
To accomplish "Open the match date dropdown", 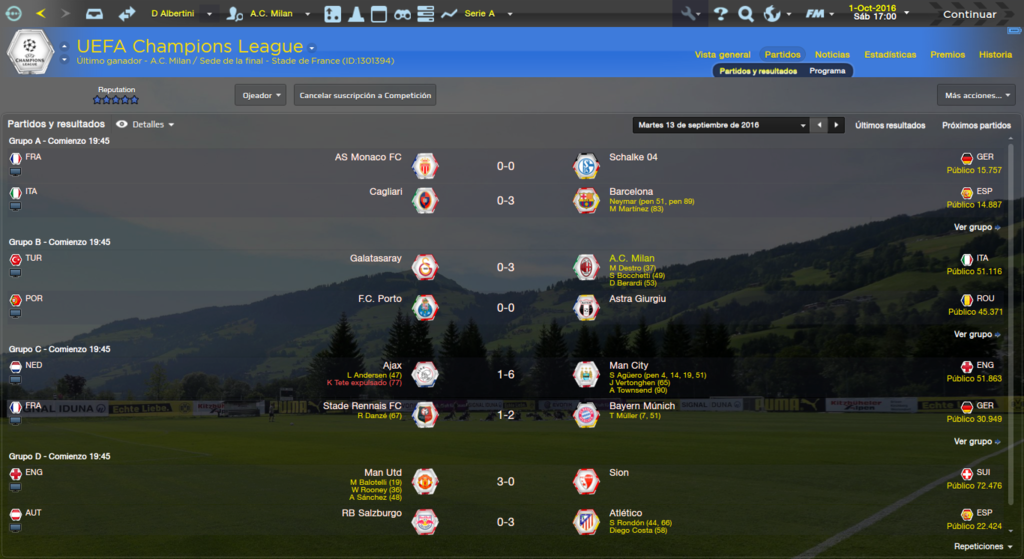I will 721,125.
